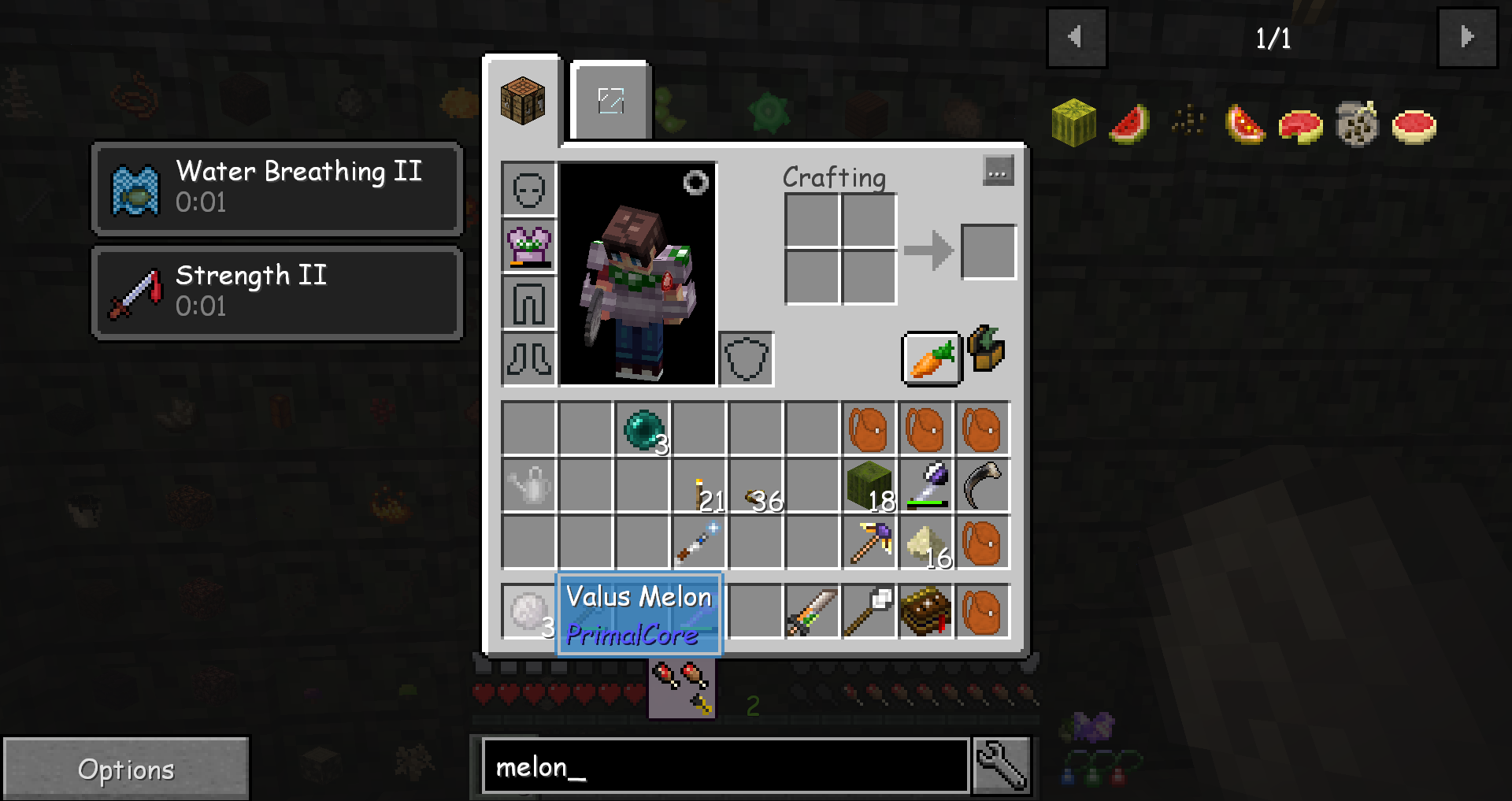Switch to the glass pane tab

(610, 100)
